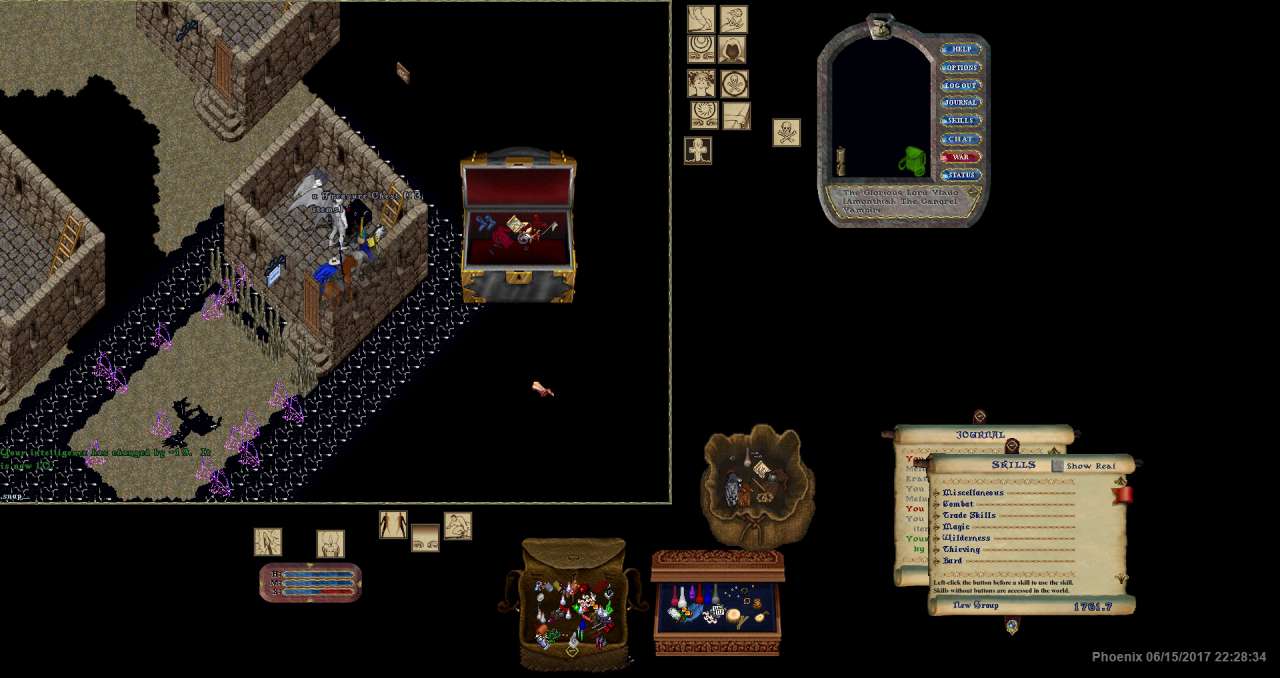Open the Journal from the paperdoll

(x=961, y=102)
